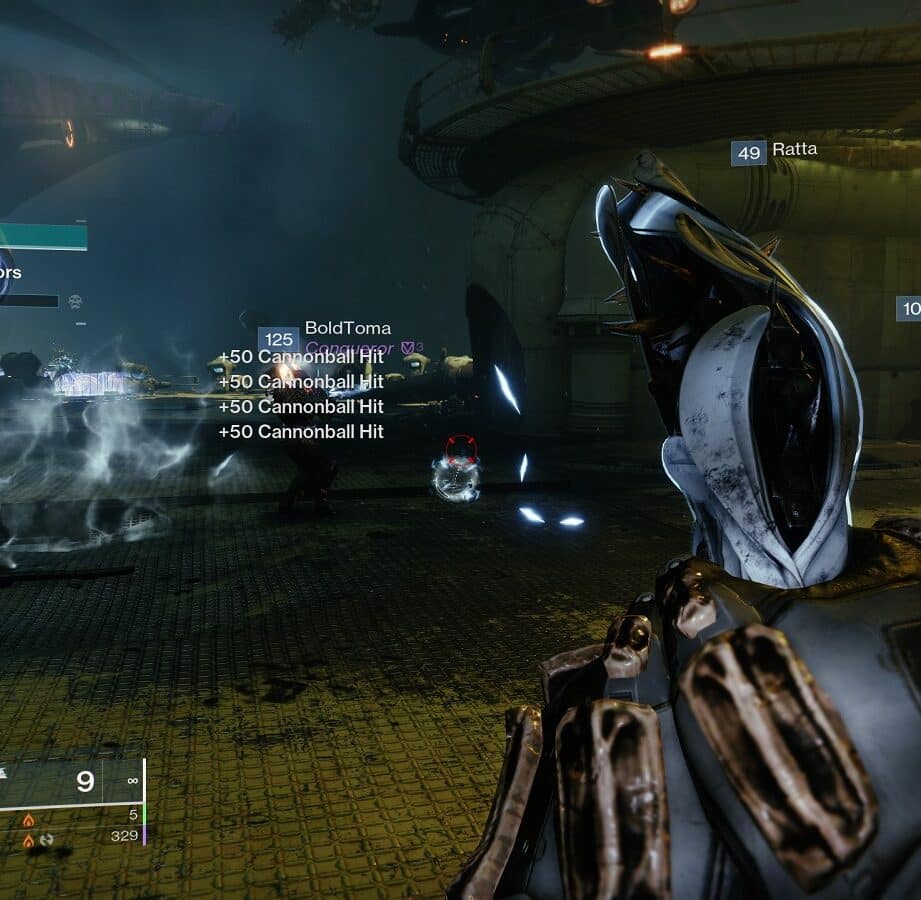Select BoldToma's player nameplate
This screenshot has width=921, height=900.
click(347, 328)
